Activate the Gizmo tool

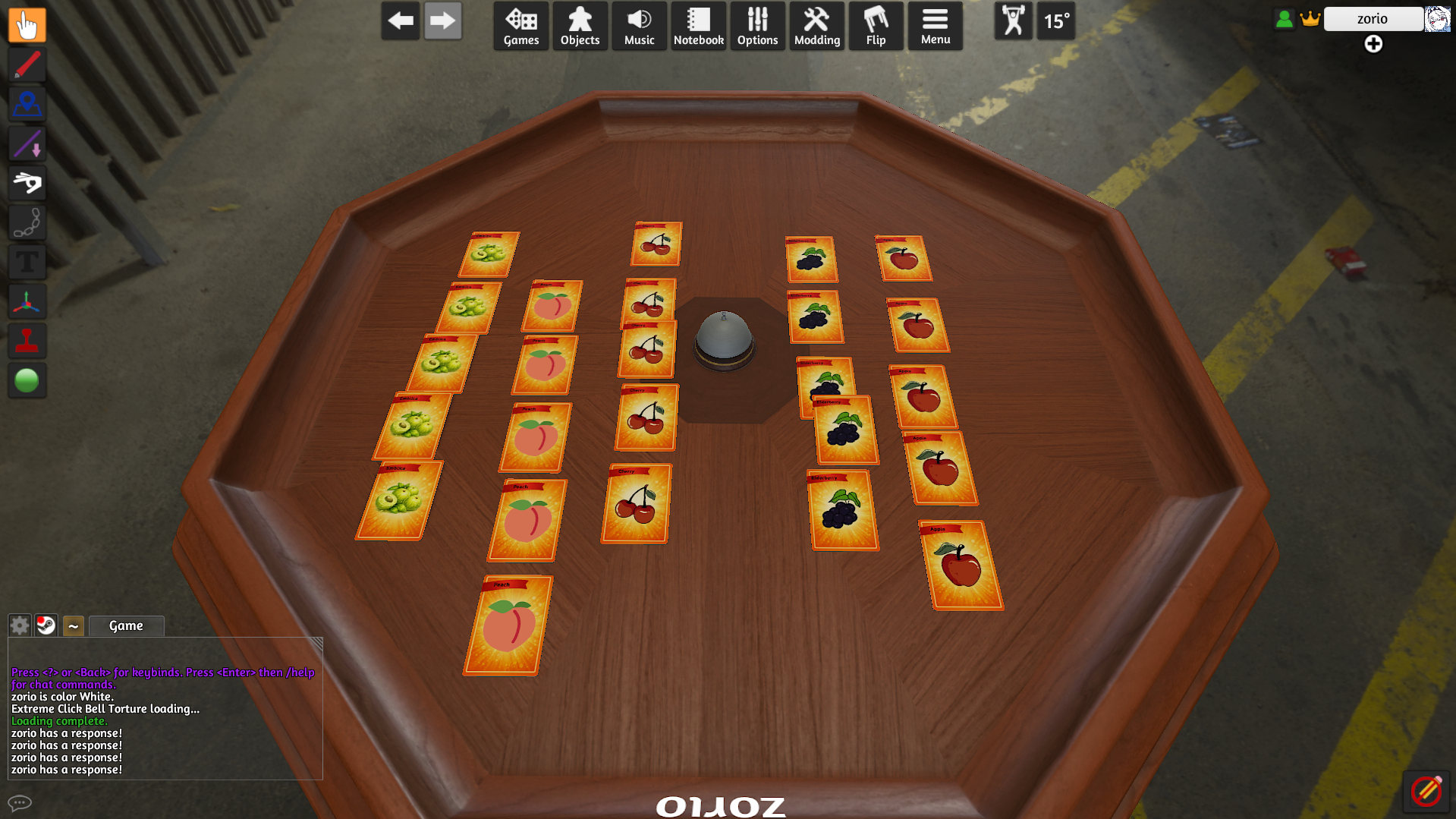click(27, 301)
